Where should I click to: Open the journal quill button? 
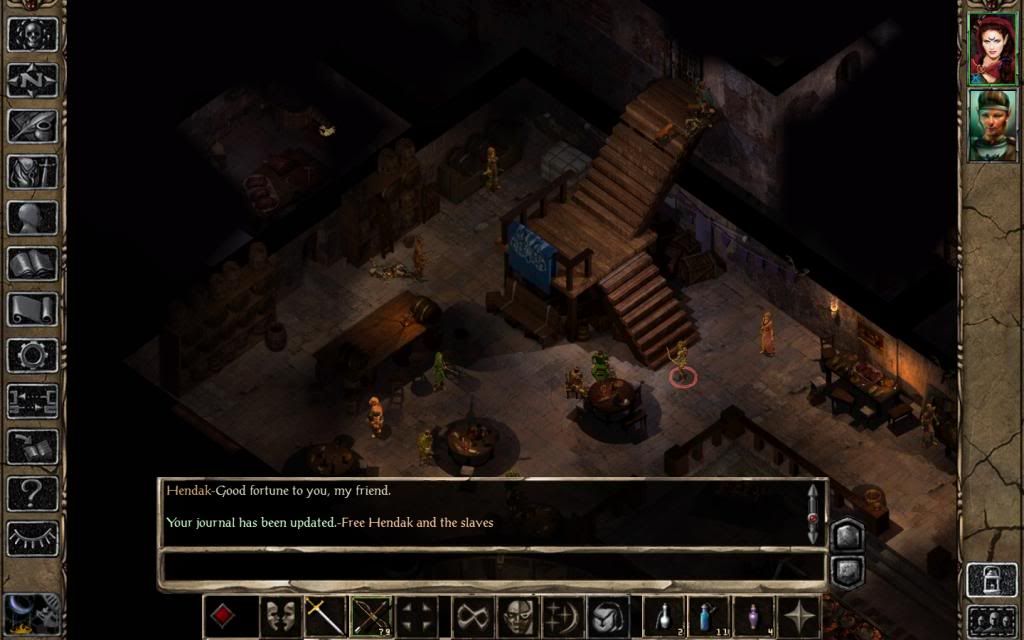33,125
